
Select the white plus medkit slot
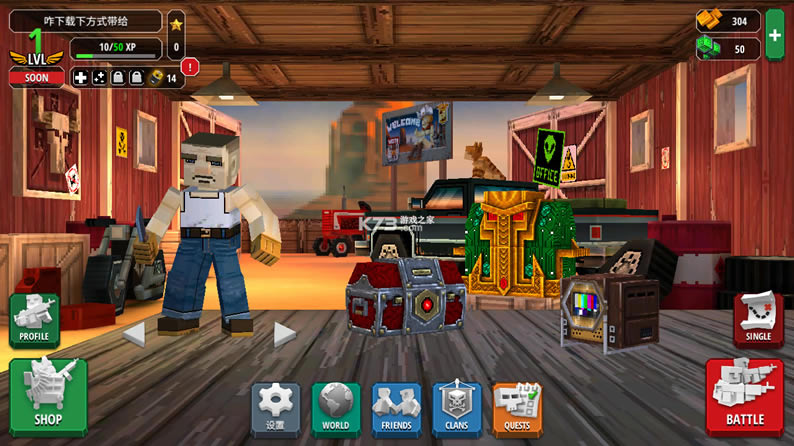(x=81, y=77)
